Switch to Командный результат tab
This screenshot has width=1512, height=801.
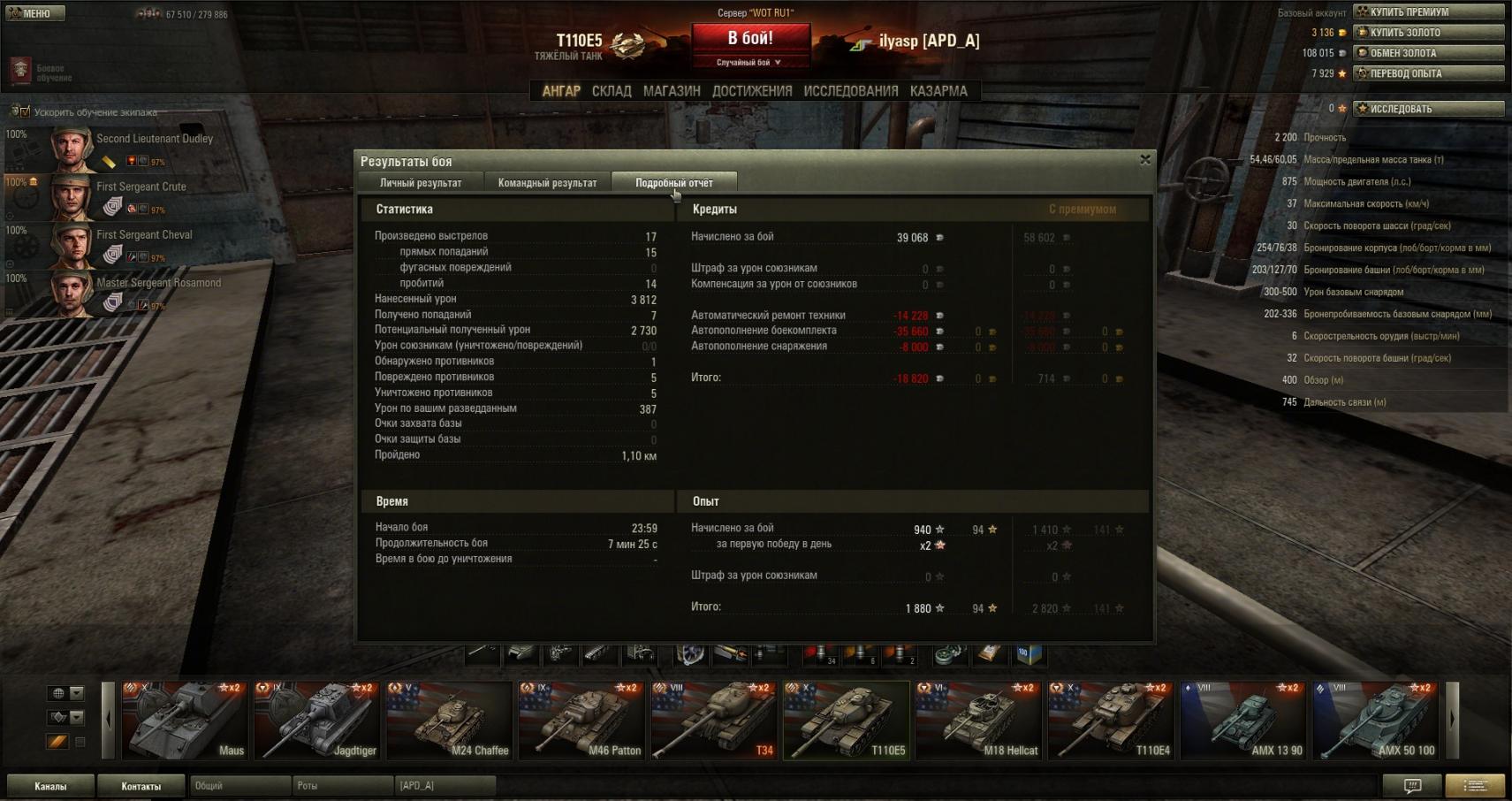[x=547, y=183]
